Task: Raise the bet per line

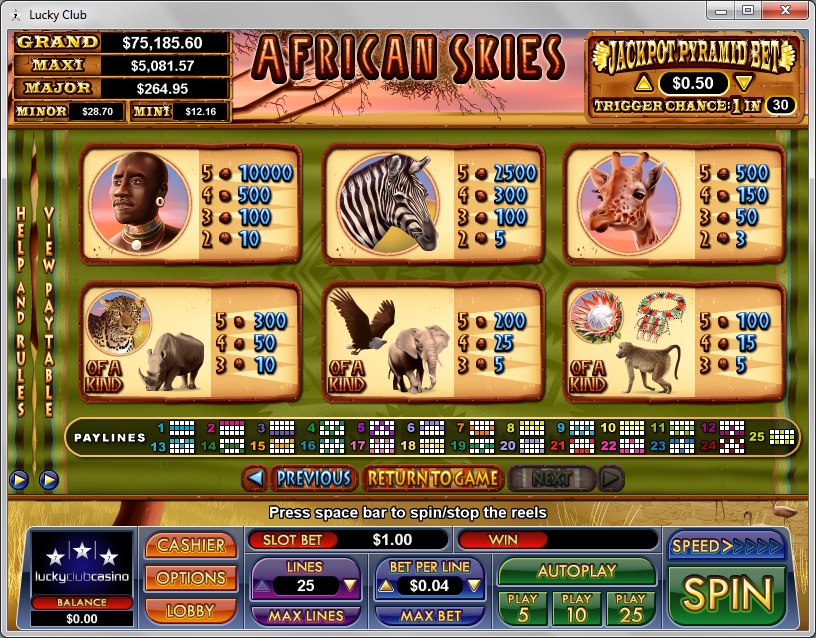Action: [x=384, y=586]
